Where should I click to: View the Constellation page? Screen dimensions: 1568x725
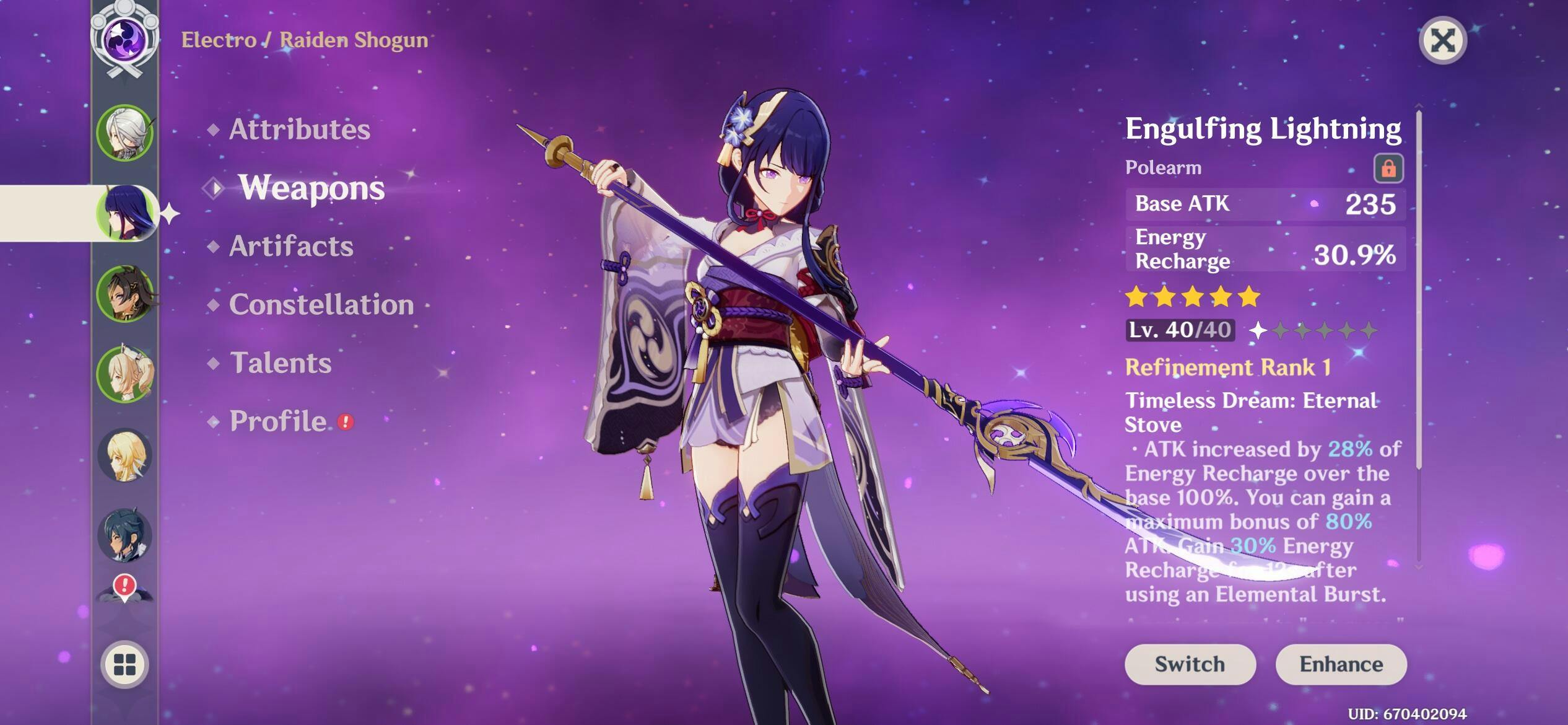(x=321, y=305)
